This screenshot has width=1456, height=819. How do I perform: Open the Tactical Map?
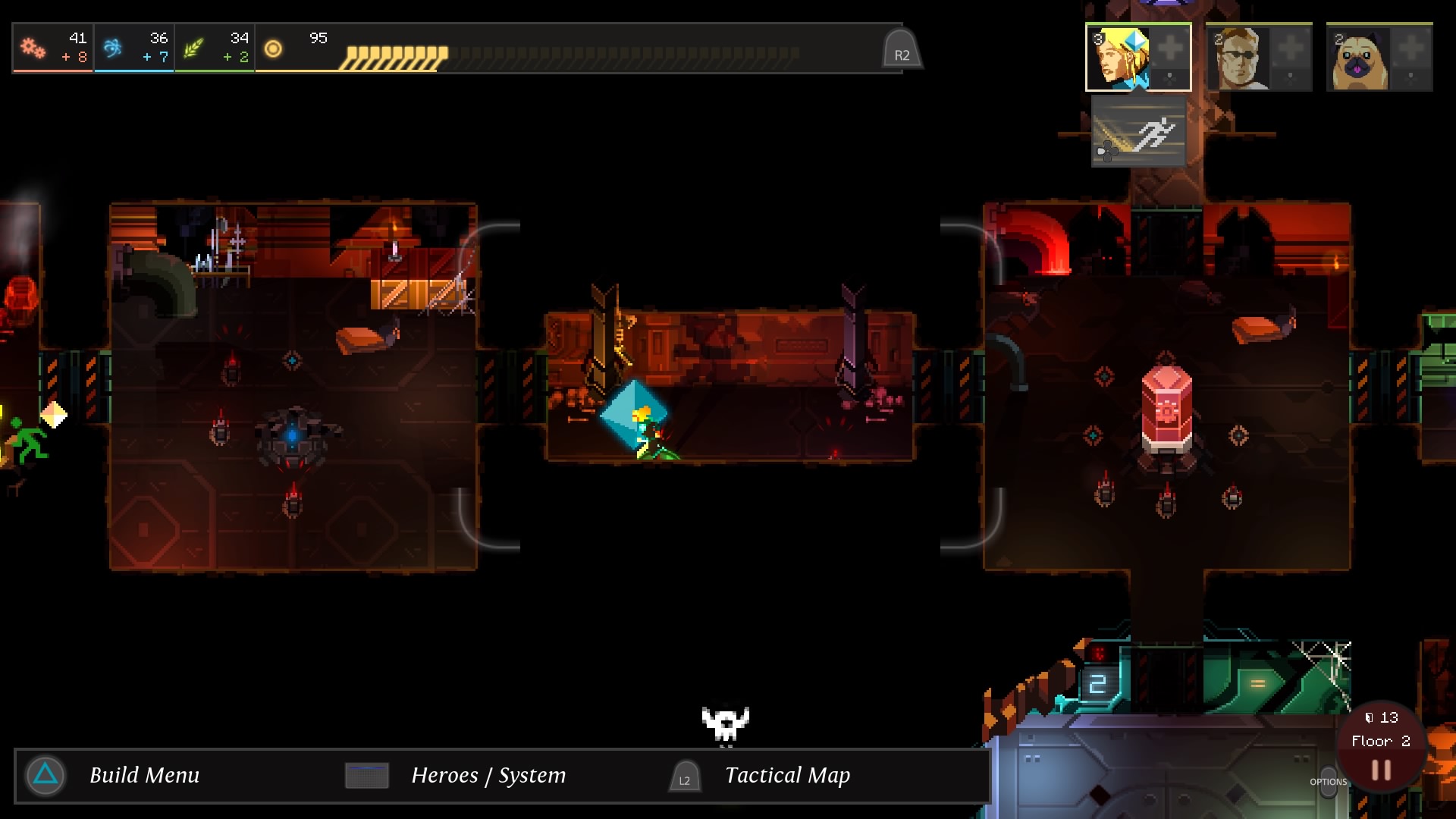pos(787,775)
